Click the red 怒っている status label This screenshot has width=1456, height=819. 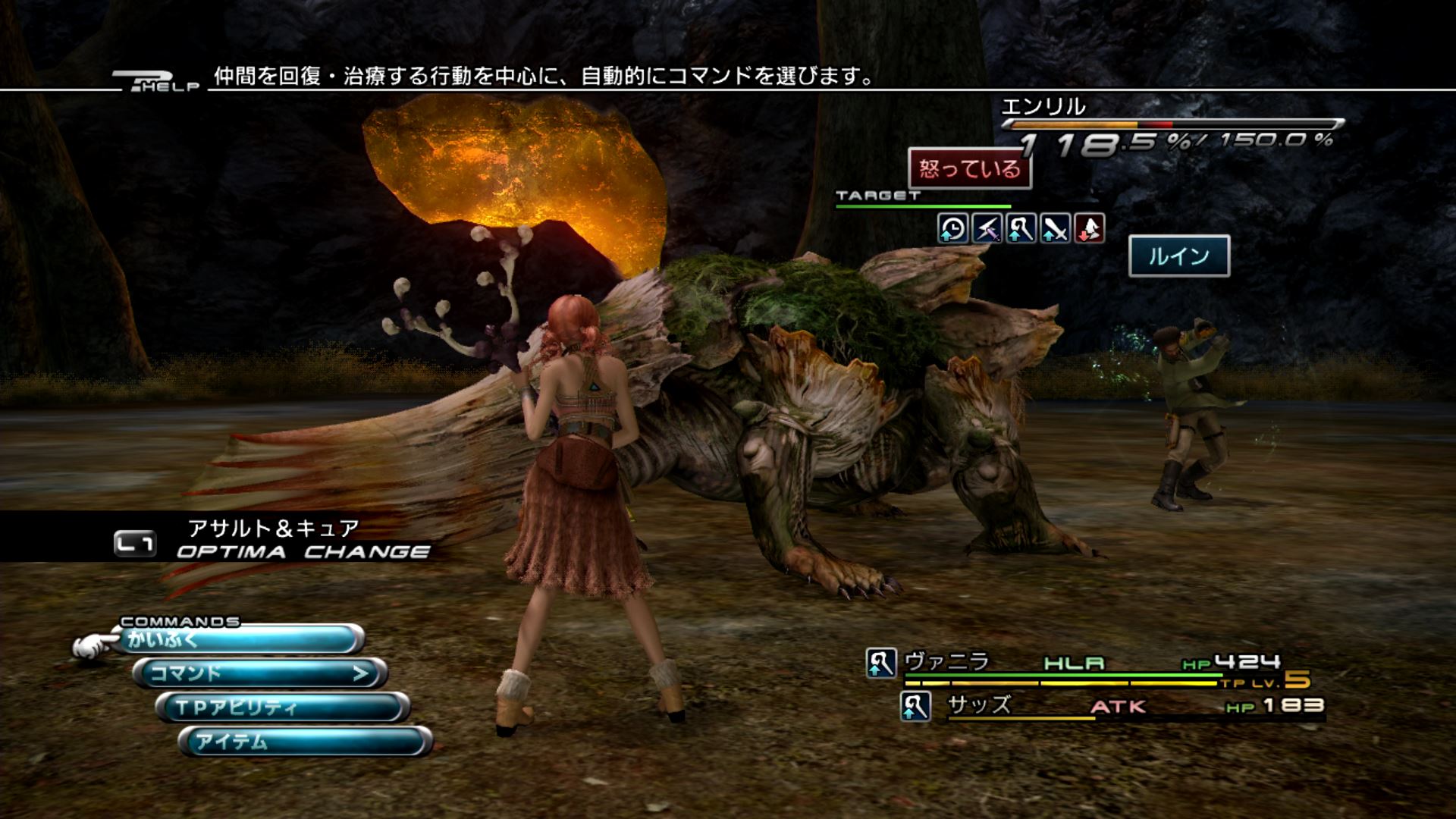pos(970,168)
